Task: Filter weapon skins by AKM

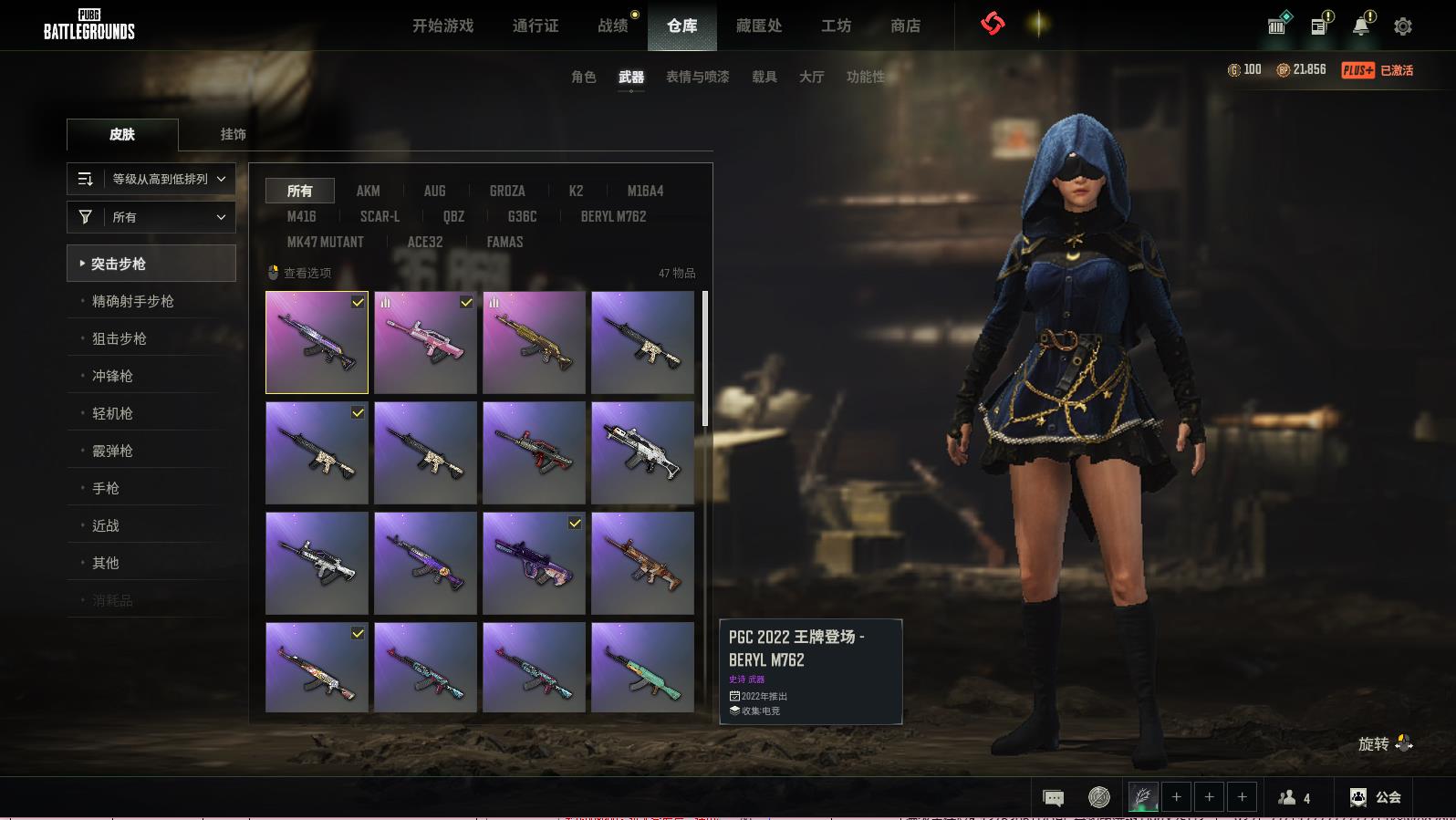Action: 368,191
